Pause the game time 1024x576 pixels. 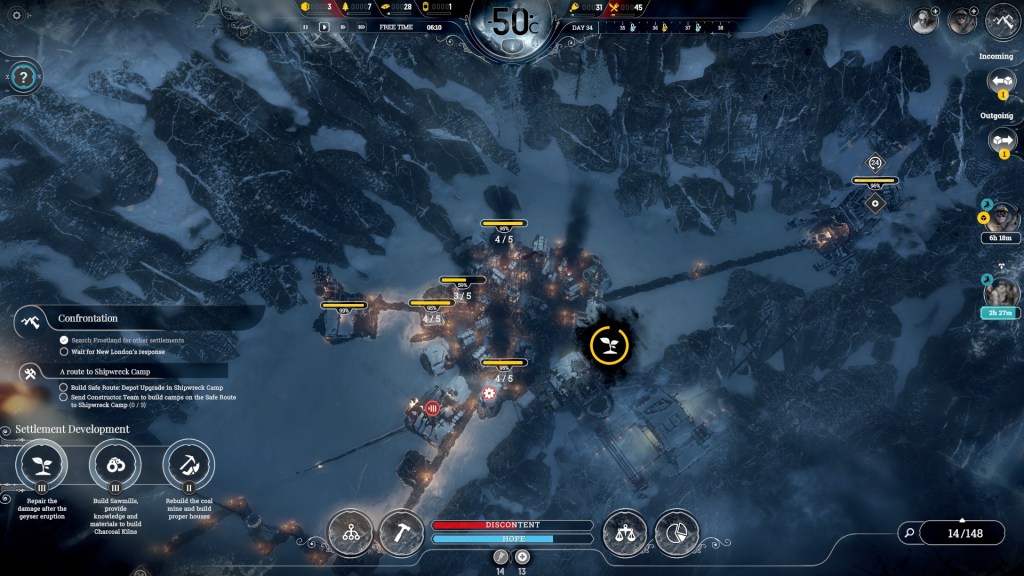(306, 27)
